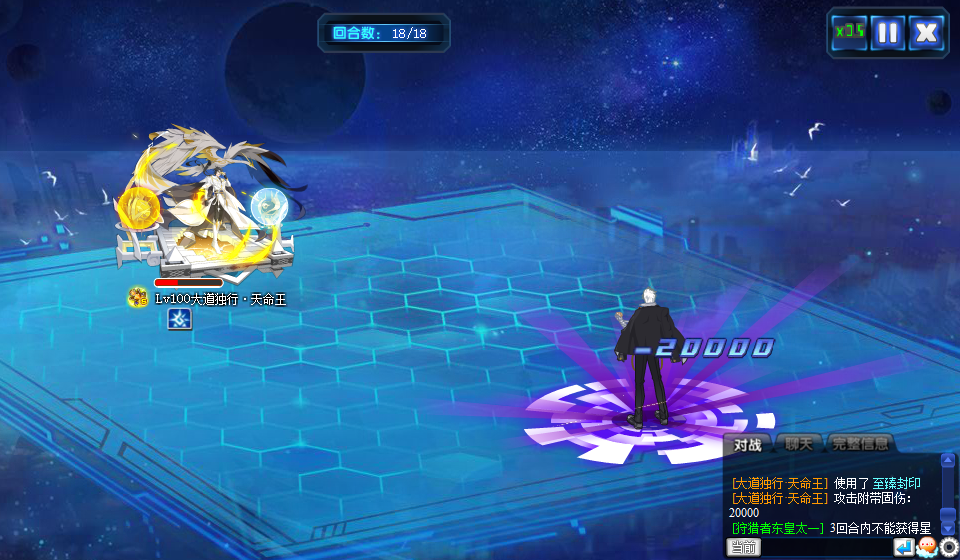
Task: Click the golden S-rank badge icon
Action: (138, 297)
